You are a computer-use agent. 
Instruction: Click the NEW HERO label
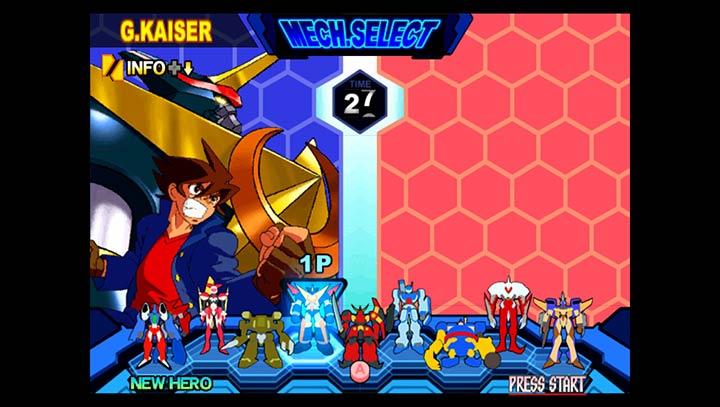[x=170, y=383]
